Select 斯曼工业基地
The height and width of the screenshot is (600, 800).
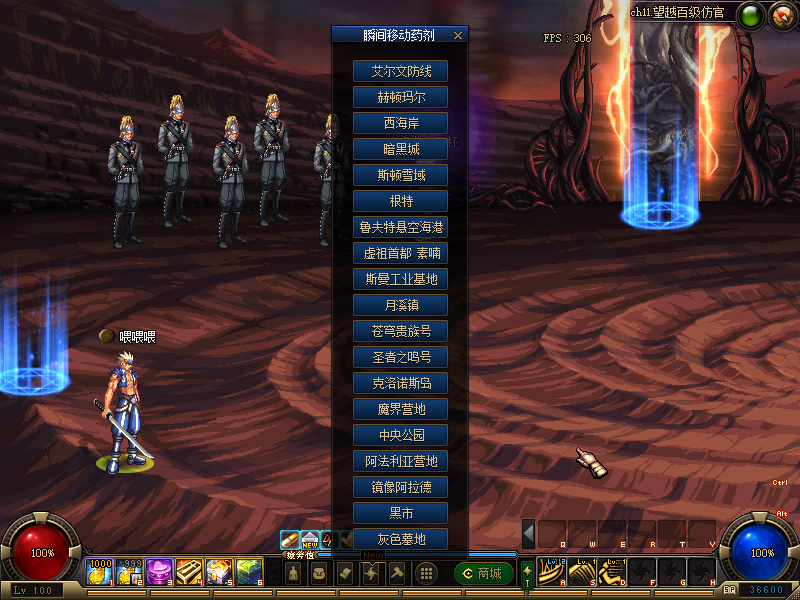(x=400, y=279)
